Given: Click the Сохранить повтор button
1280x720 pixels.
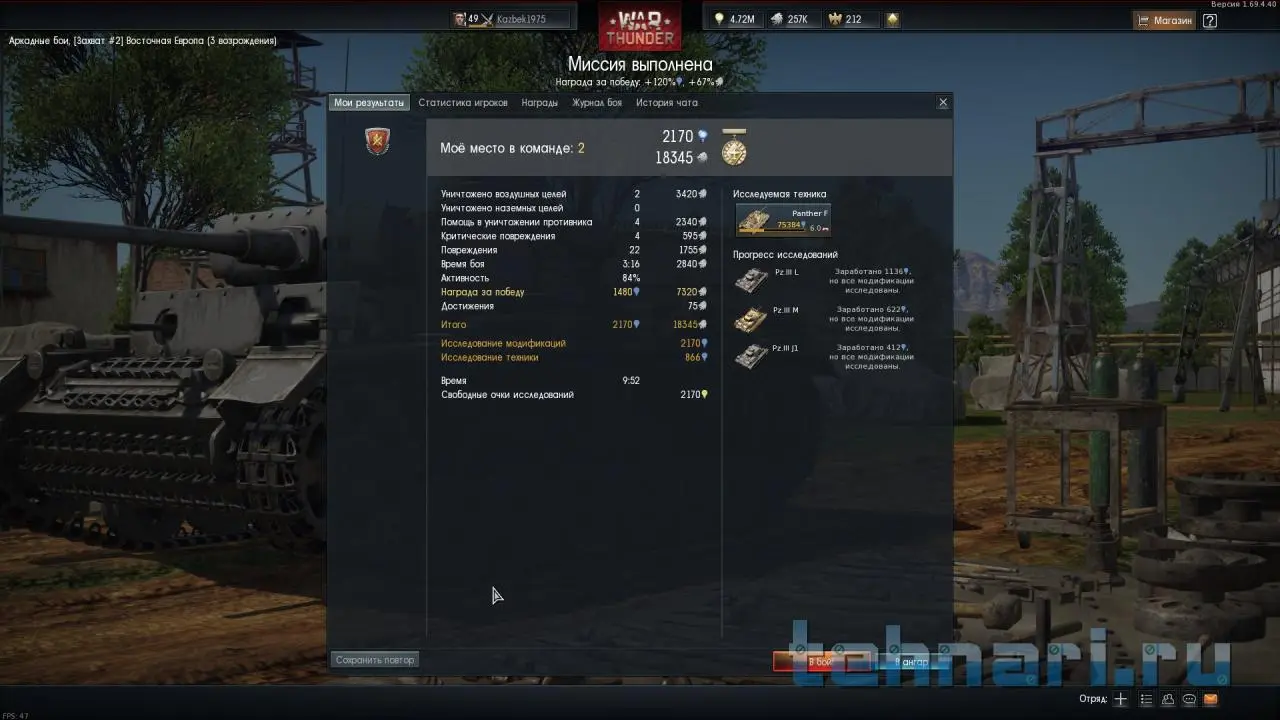Looking at the screenshot, I should click(x=375, y=660).
